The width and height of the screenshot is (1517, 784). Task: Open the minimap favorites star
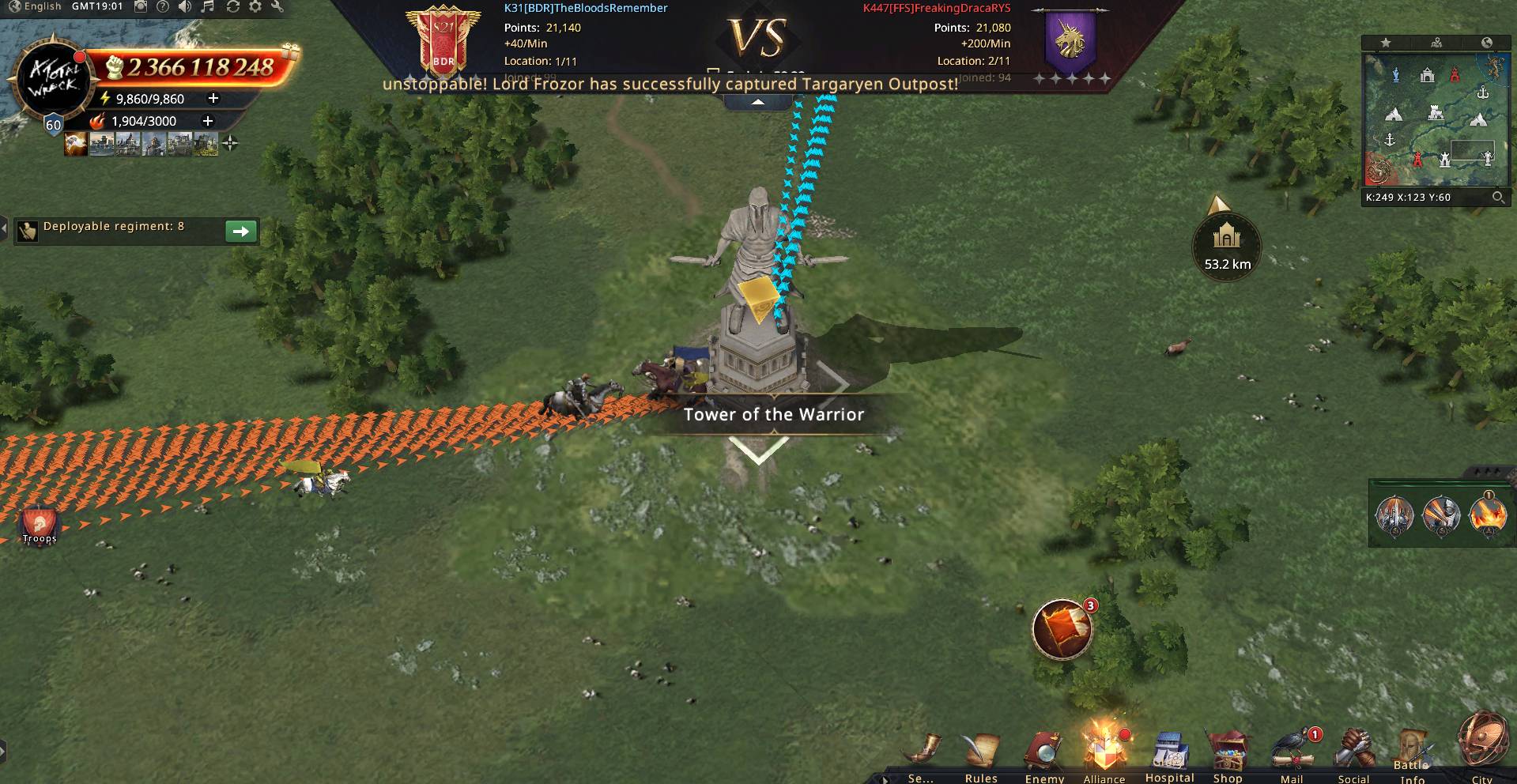point(1386,43)
